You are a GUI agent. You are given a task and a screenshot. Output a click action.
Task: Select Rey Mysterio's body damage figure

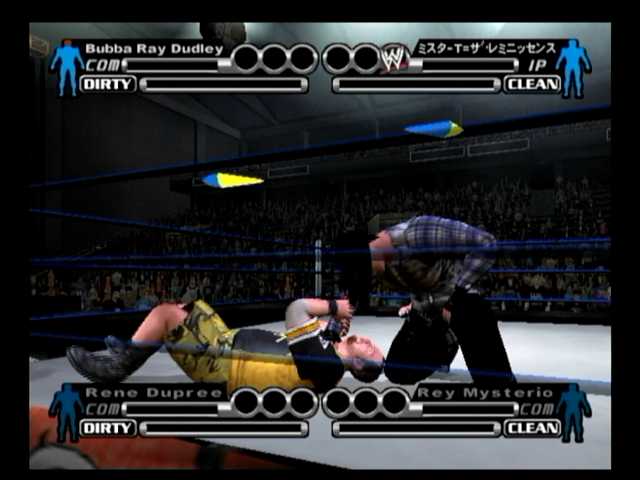[x=573, y=411]
